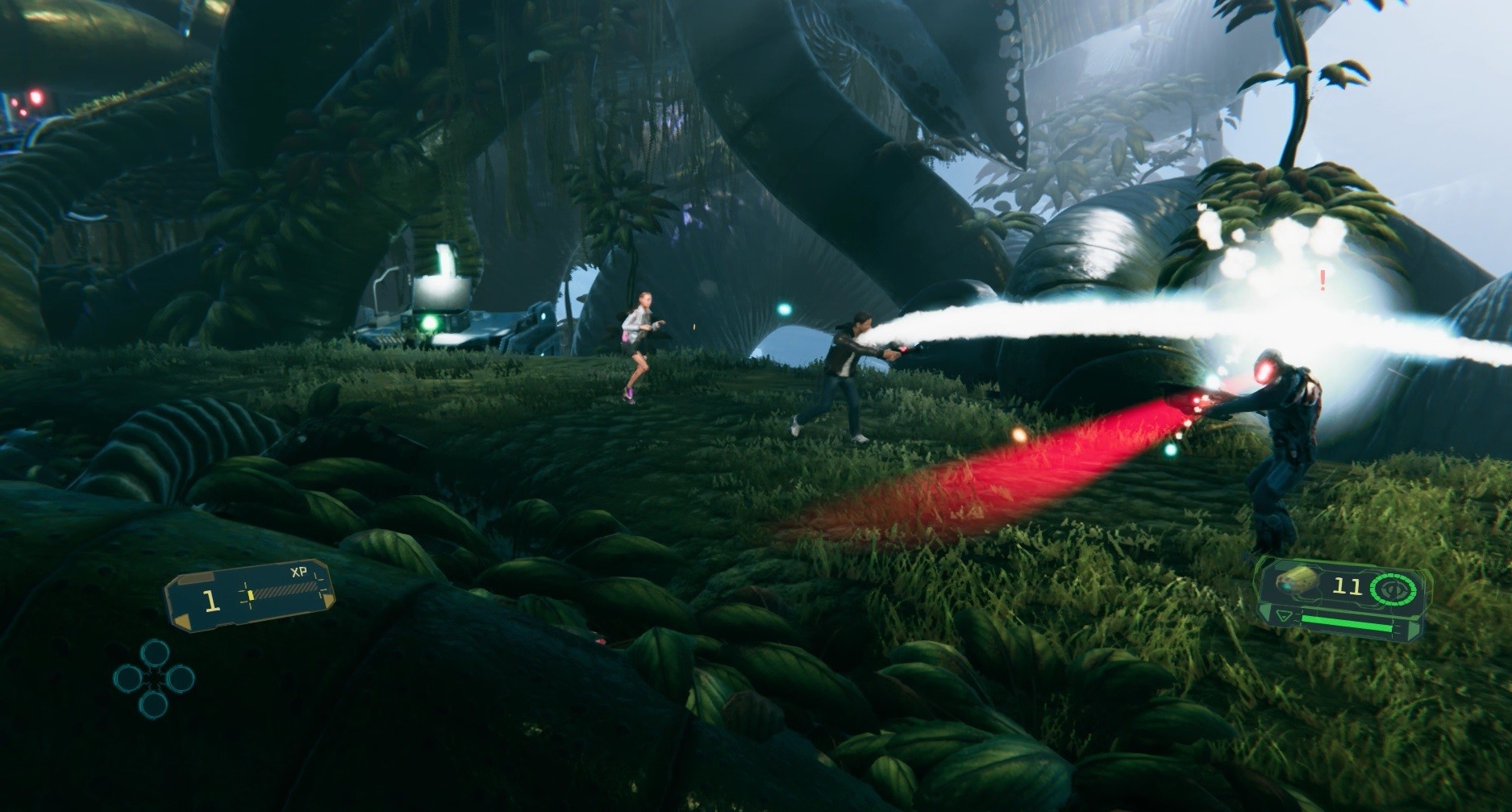Viewport: 1512px width, 812px height.
Task: Select the ammo count reading 11
Action: tap(1347, 586)
